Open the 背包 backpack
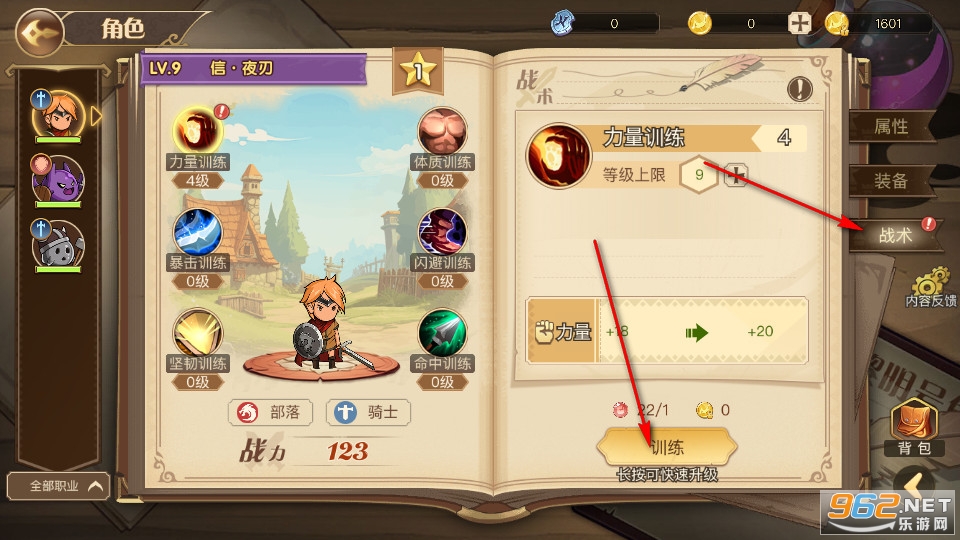This screenshot has height=540, width=960. pyautogui.click(x=911, y=427)
